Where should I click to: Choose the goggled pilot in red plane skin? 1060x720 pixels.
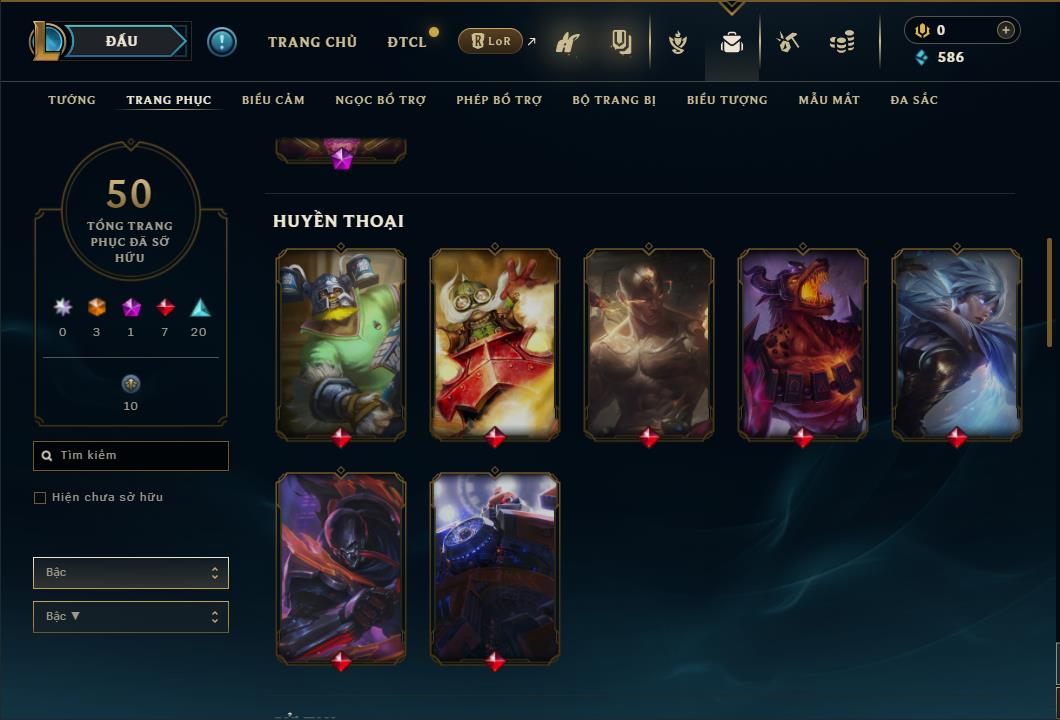click(x=495, y=343)
